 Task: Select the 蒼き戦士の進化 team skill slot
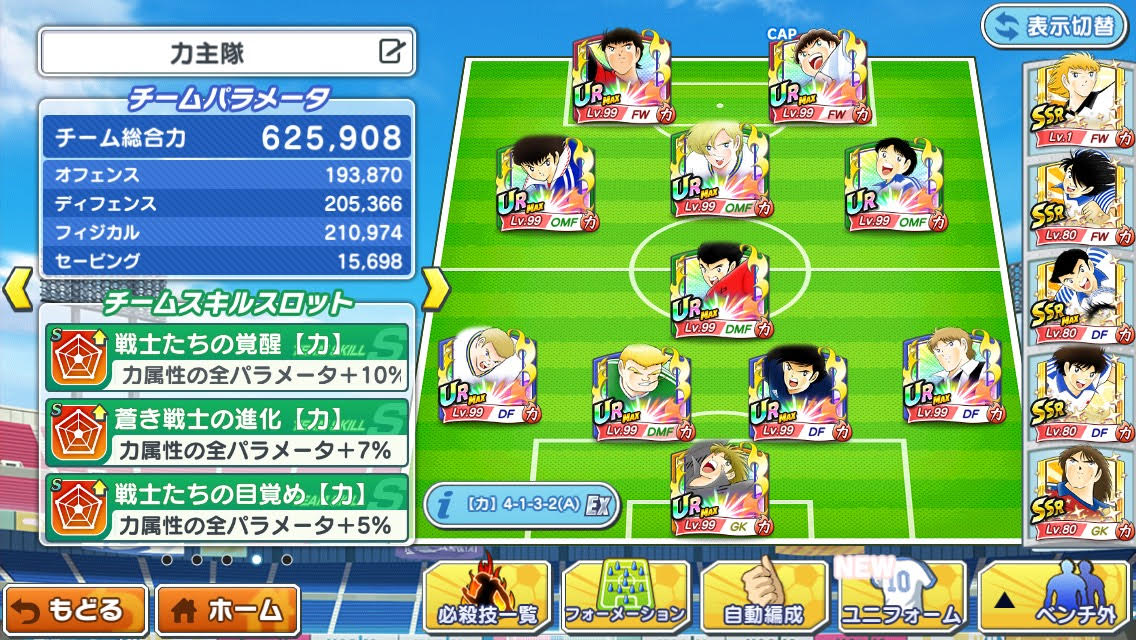point(227,433)
